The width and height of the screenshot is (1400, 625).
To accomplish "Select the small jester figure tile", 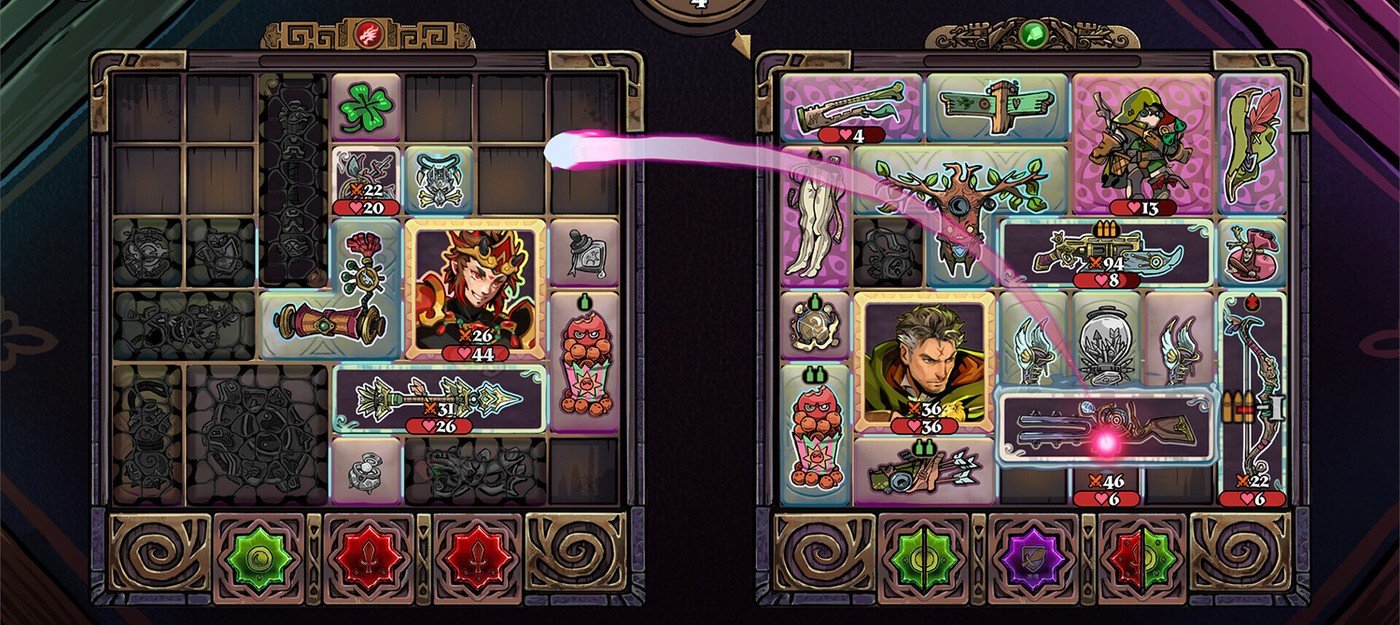I will coord(1252,252).
